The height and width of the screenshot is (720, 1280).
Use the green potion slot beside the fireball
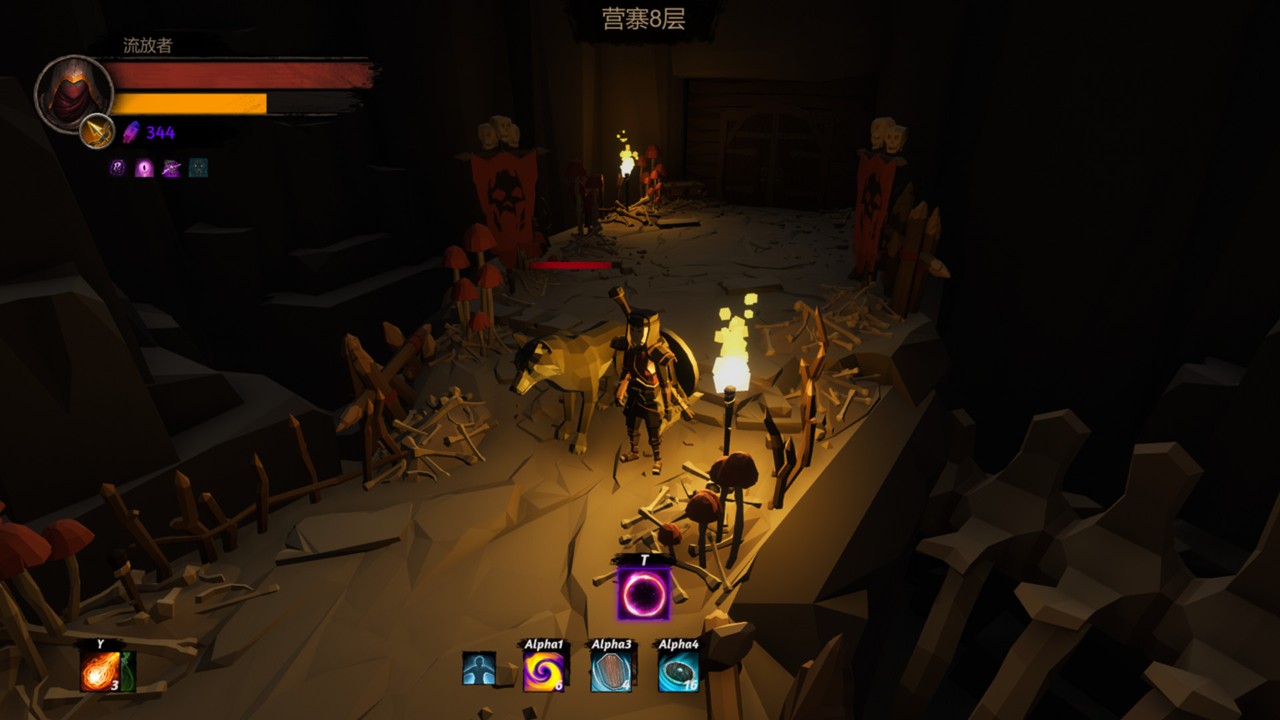point(127,671)
